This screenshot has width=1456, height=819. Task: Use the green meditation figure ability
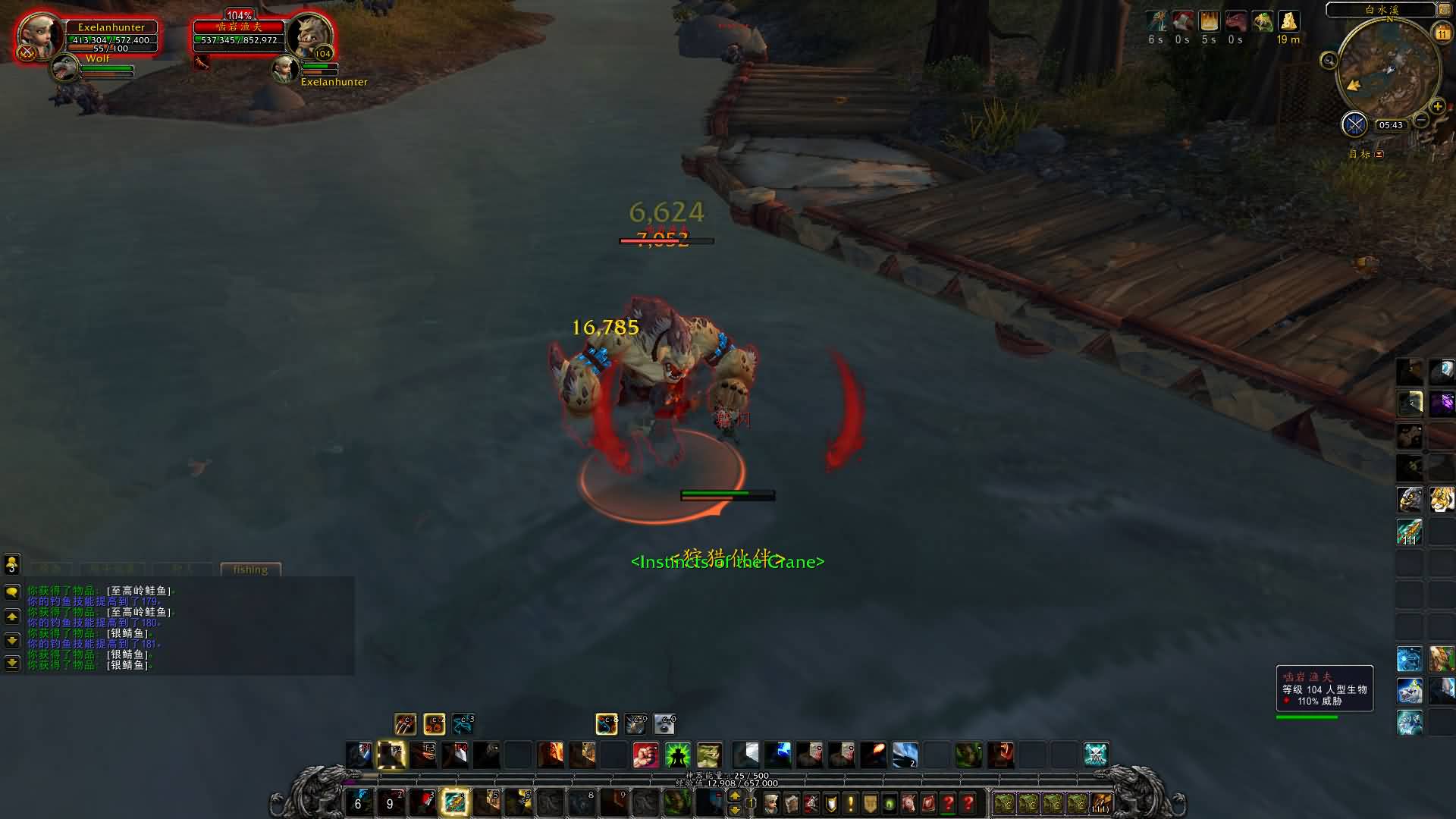[x=677, y=755]
